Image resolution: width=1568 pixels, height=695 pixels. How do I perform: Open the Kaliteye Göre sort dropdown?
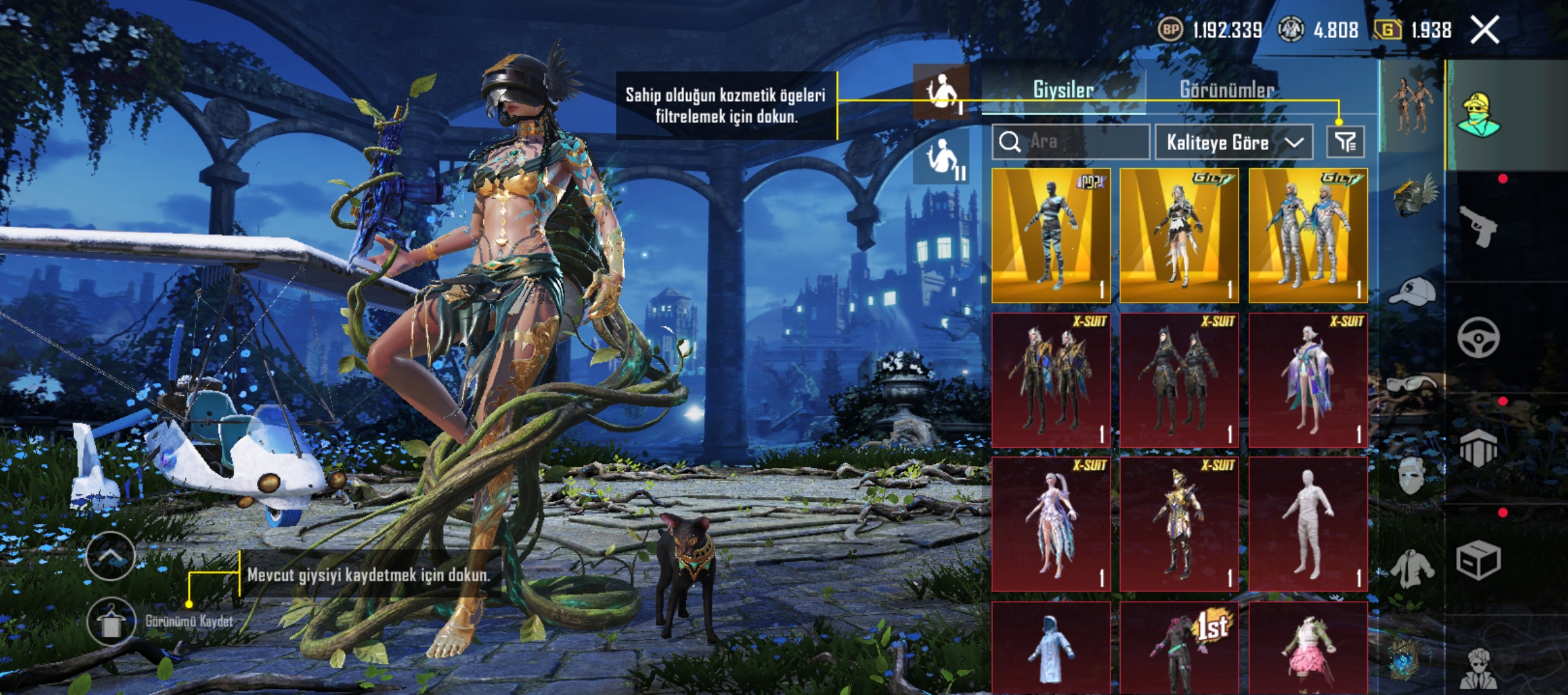pos(1234,142)
